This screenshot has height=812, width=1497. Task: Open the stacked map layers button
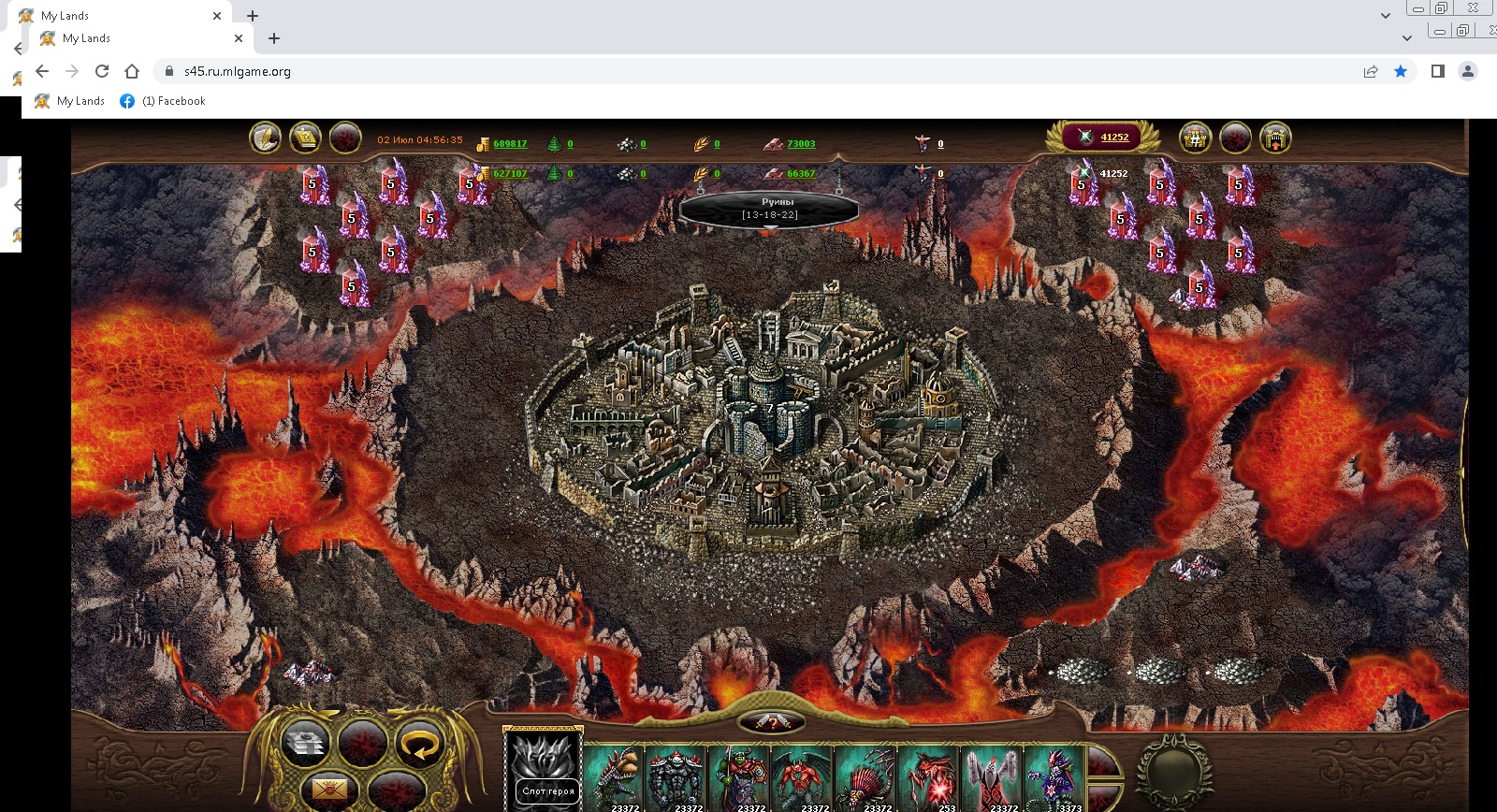pos(306,745)
